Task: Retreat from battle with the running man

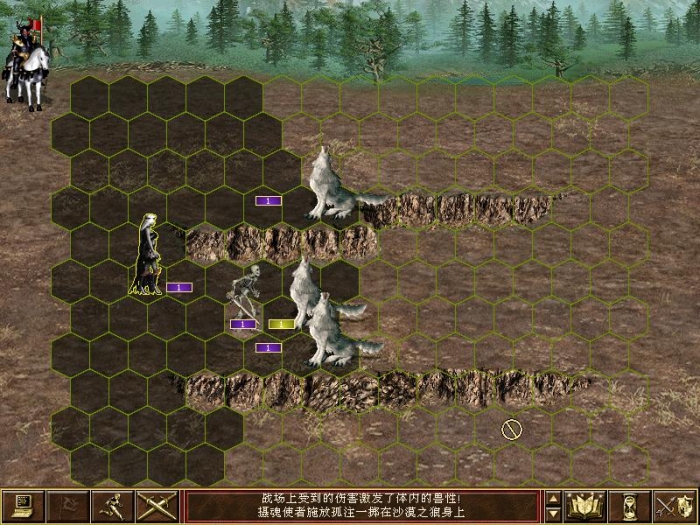Action: (111, 506)
